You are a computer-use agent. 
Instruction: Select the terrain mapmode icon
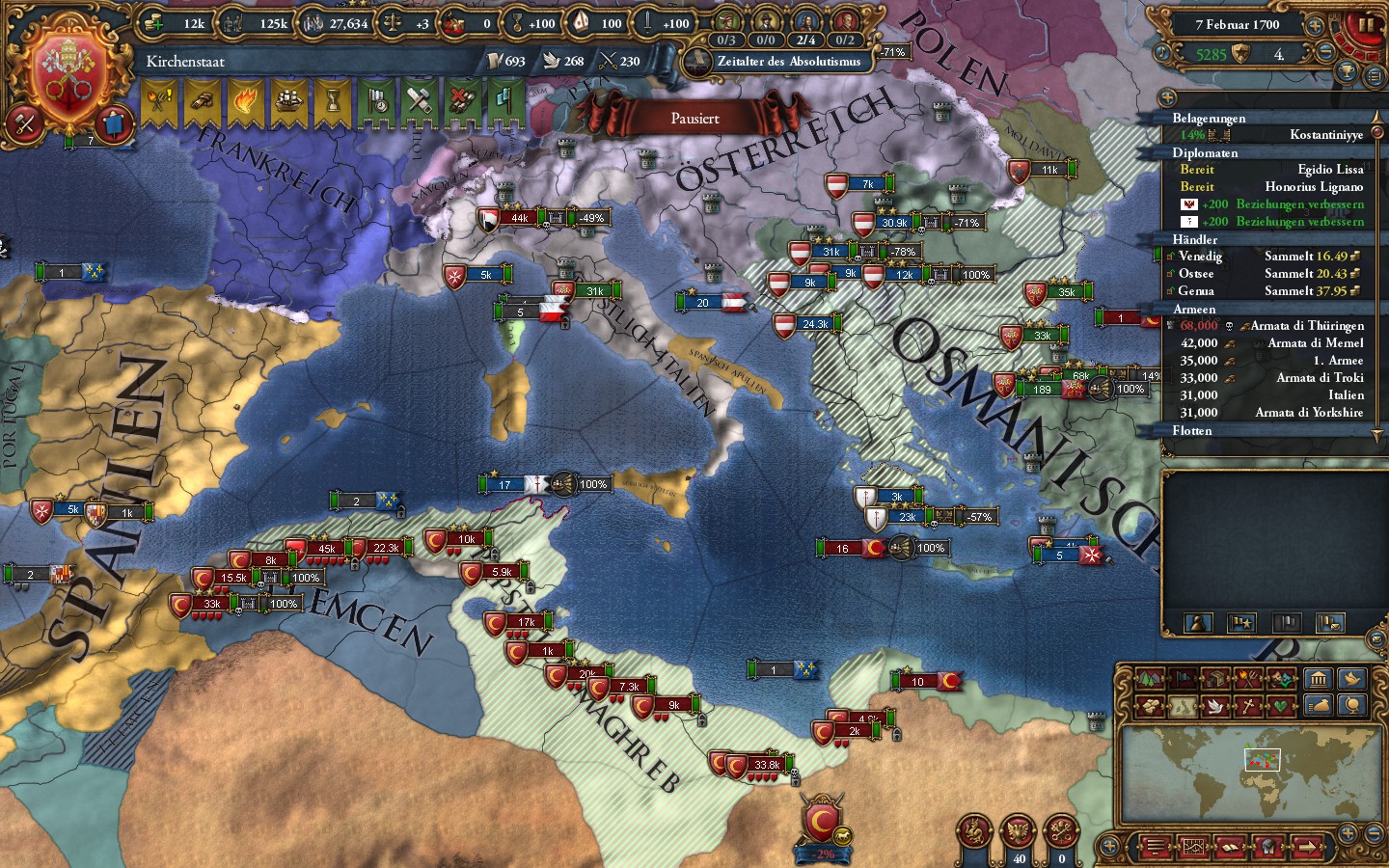click(x=1148, y=678)
